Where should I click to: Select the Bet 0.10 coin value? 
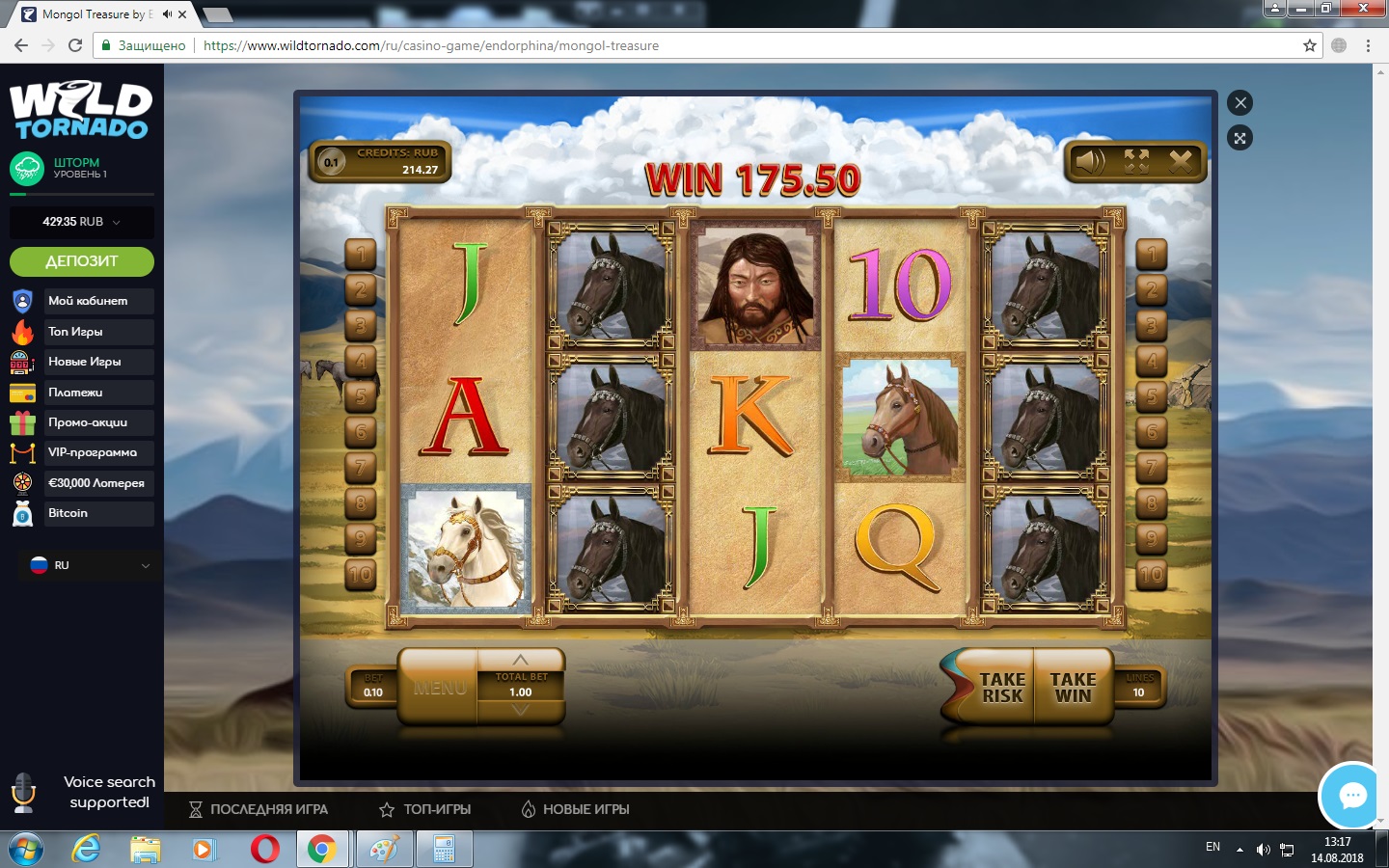pos(373,686)
